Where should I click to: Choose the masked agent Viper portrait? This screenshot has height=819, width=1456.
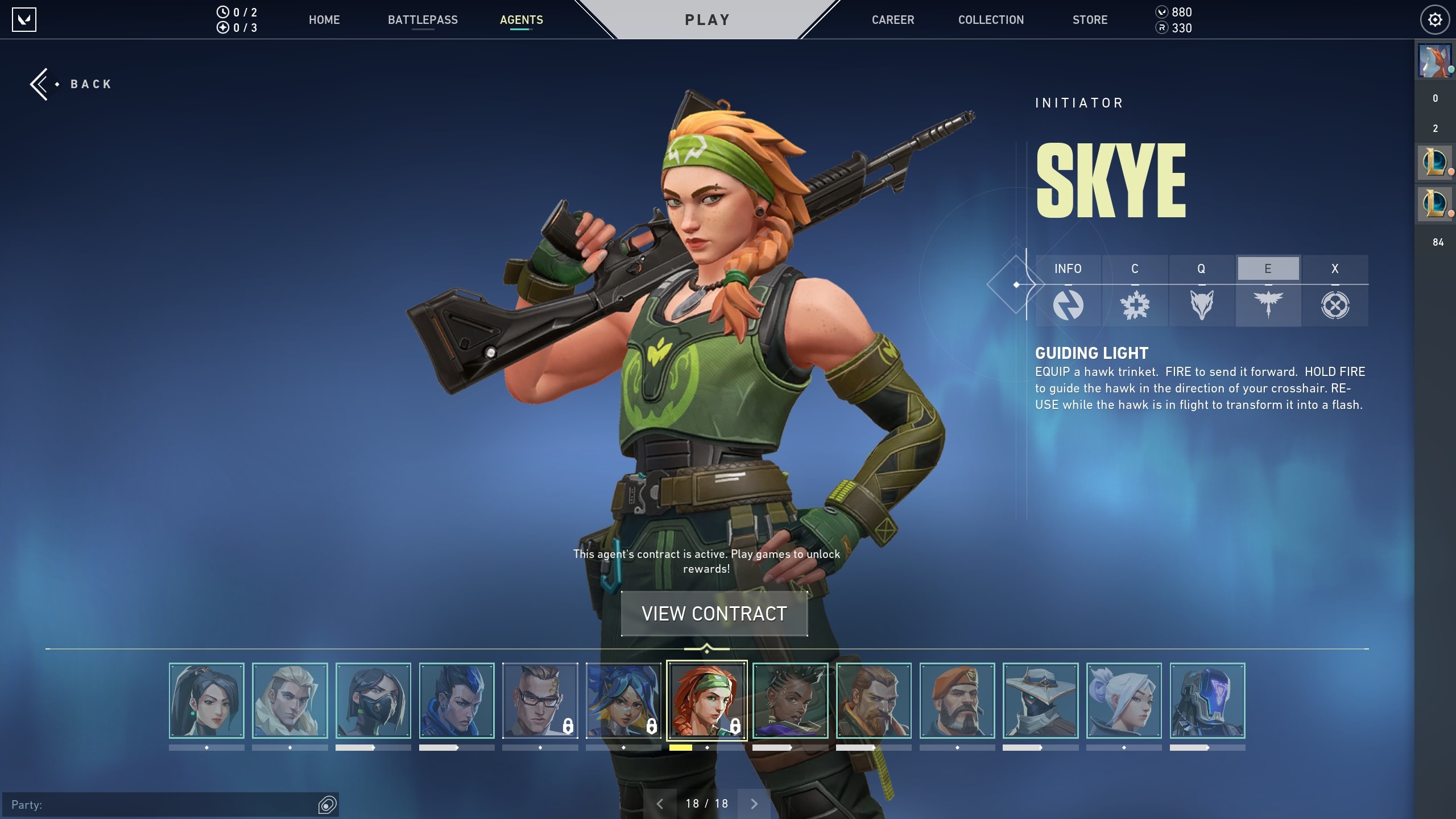click(373, 701)
